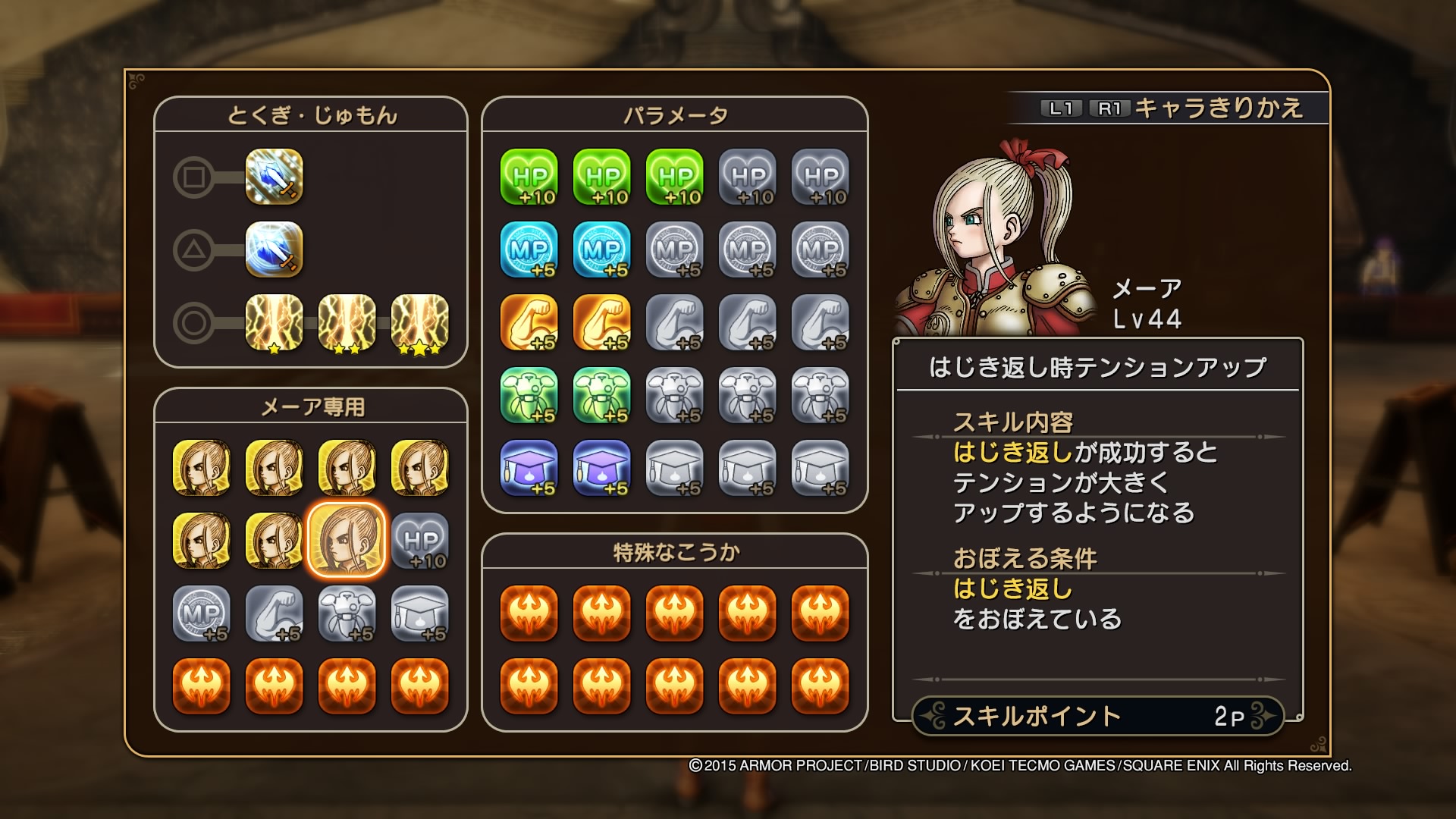The width and height of the screenshot is (1456, 819).
Task: Select the currently highlighted Maya portrait skill node
Action: coord(347,541)
